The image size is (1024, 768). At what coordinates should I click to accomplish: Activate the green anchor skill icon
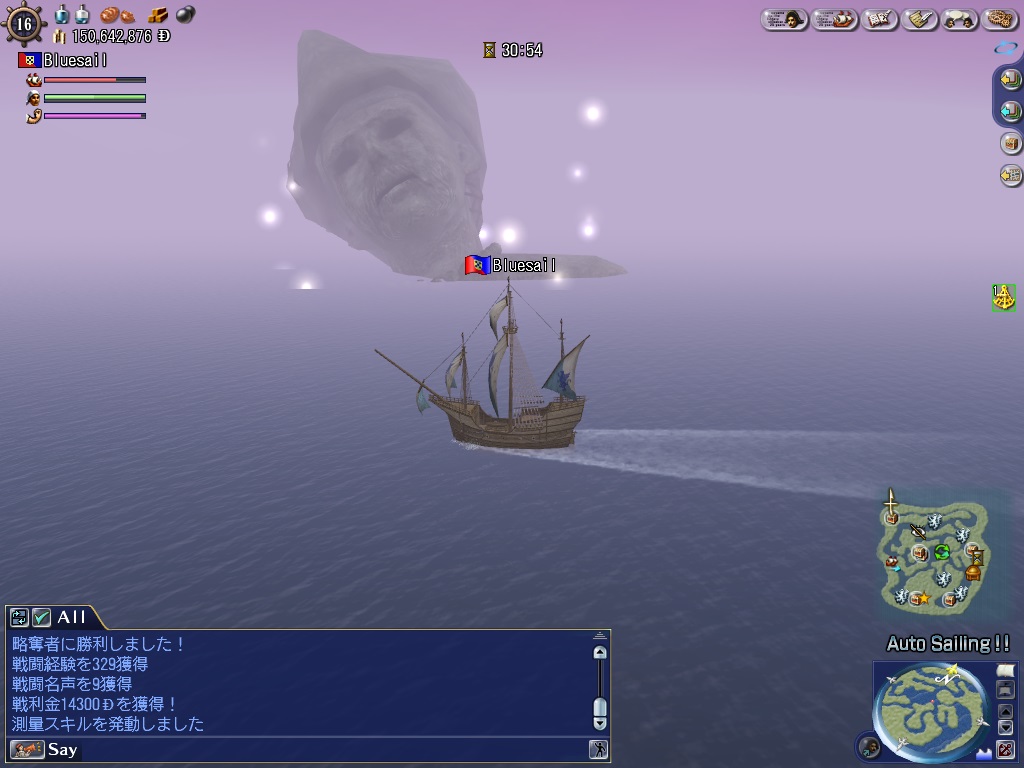1003,297
